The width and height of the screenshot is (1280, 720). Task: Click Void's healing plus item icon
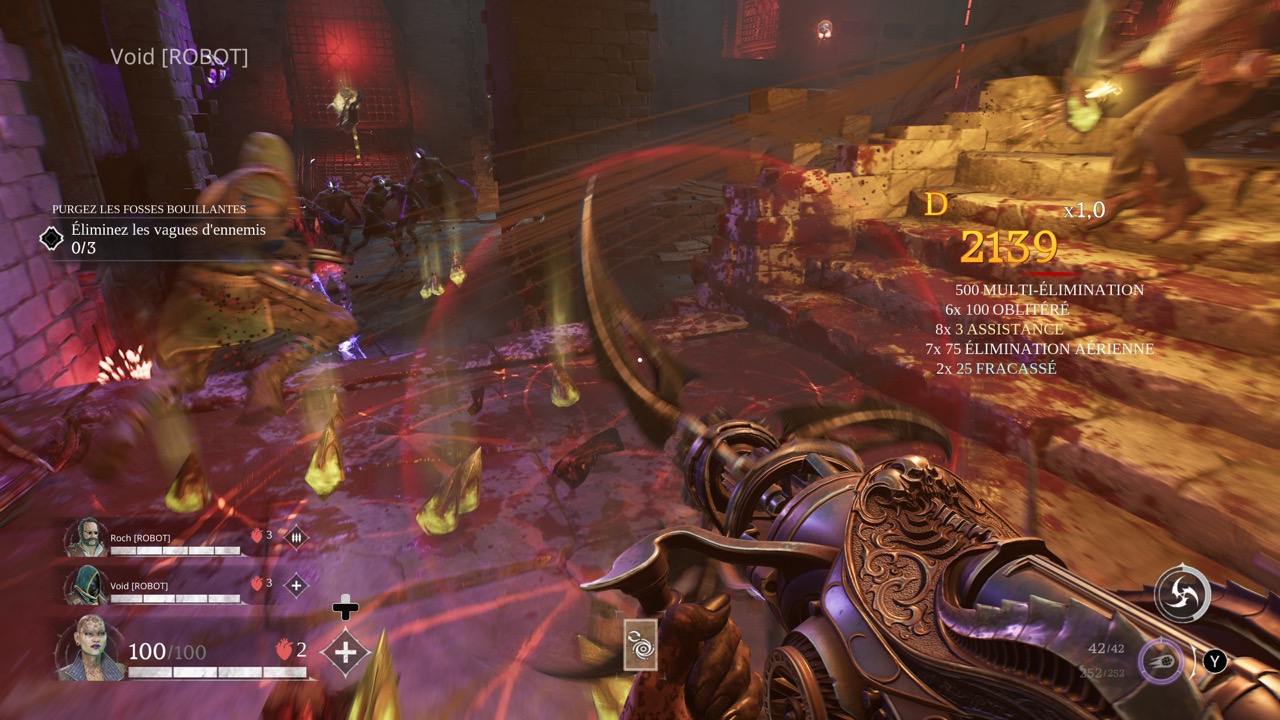[x=296, y=585]
